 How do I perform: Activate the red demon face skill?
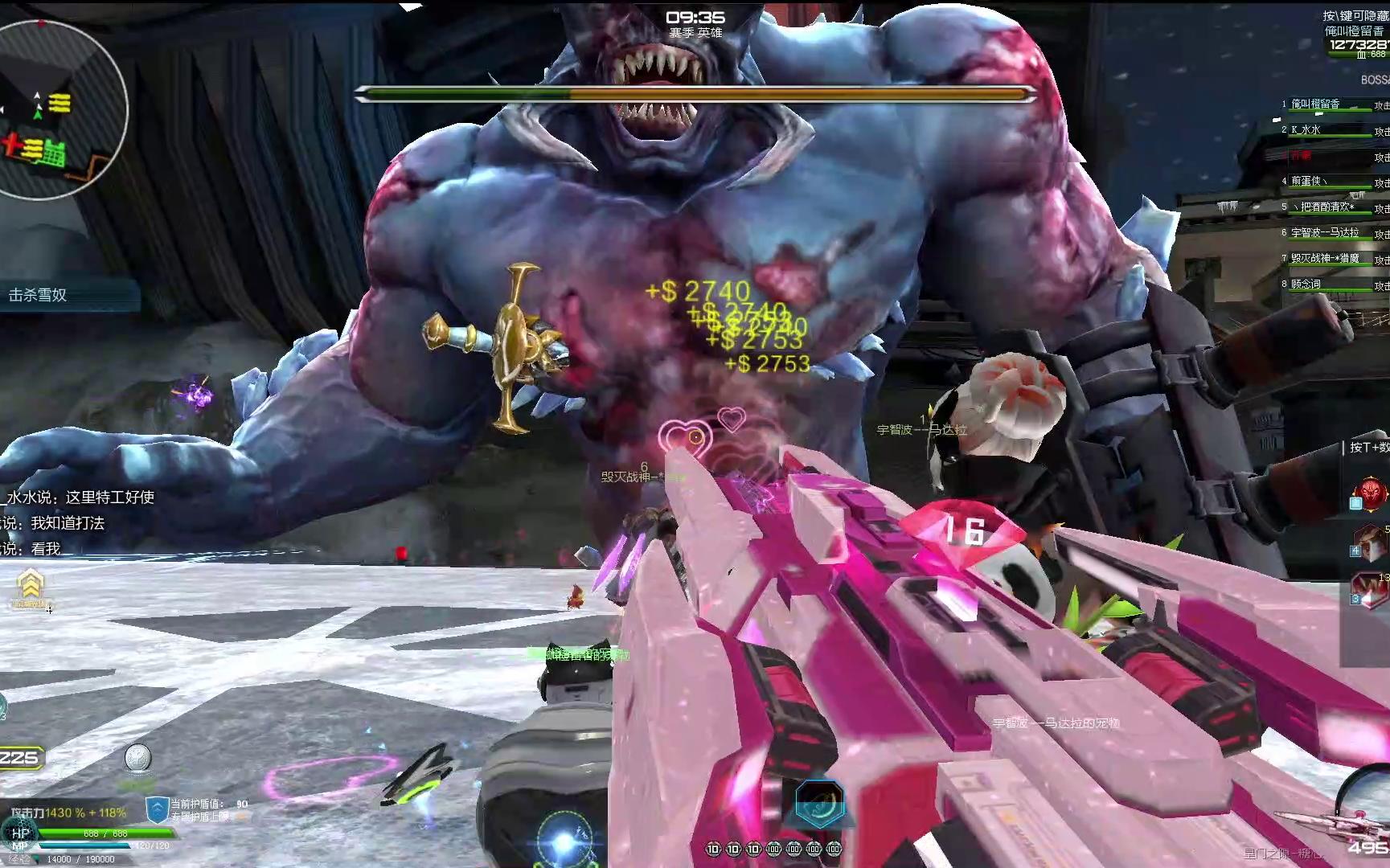point(1371,492)
